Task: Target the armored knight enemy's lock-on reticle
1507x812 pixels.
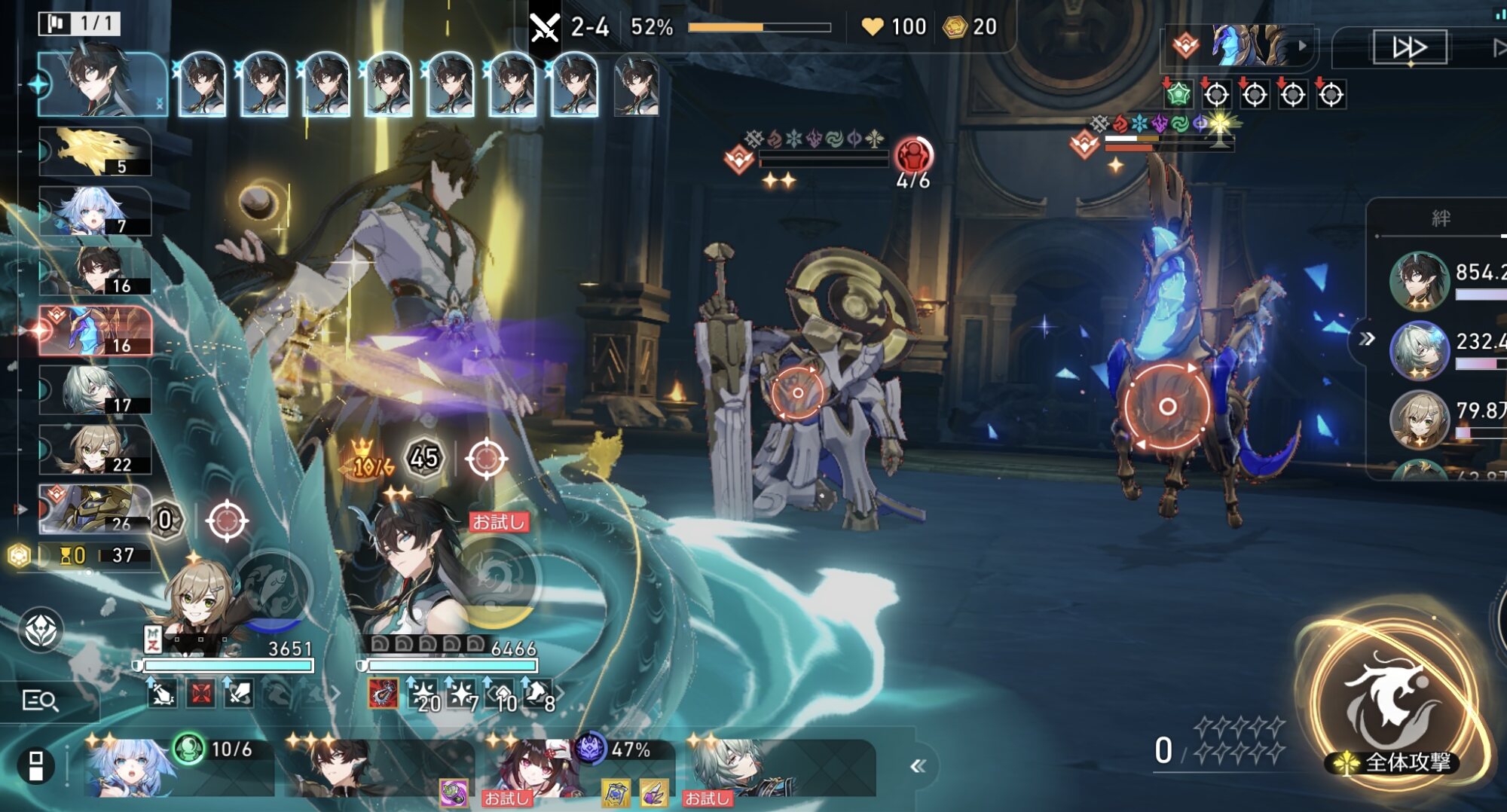Action: coord(797,392)
